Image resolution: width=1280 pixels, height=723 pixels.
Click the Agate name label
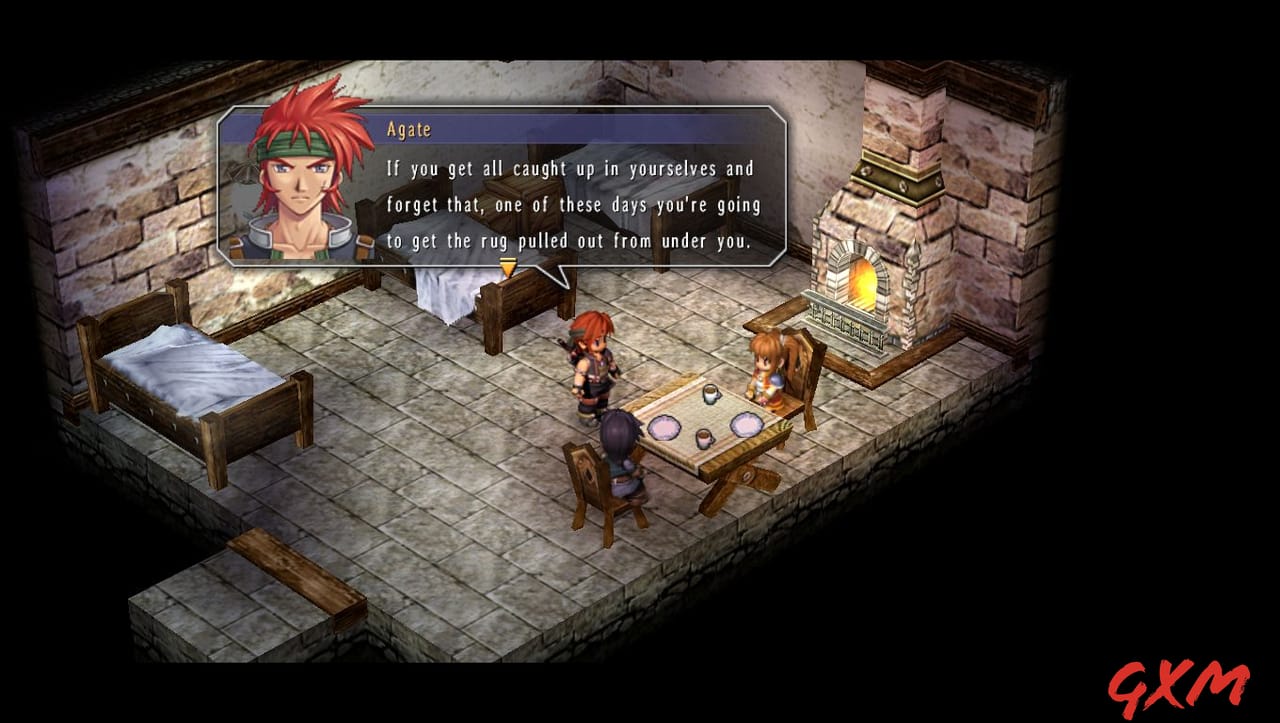pyautogui.click(x=407, y=129)
